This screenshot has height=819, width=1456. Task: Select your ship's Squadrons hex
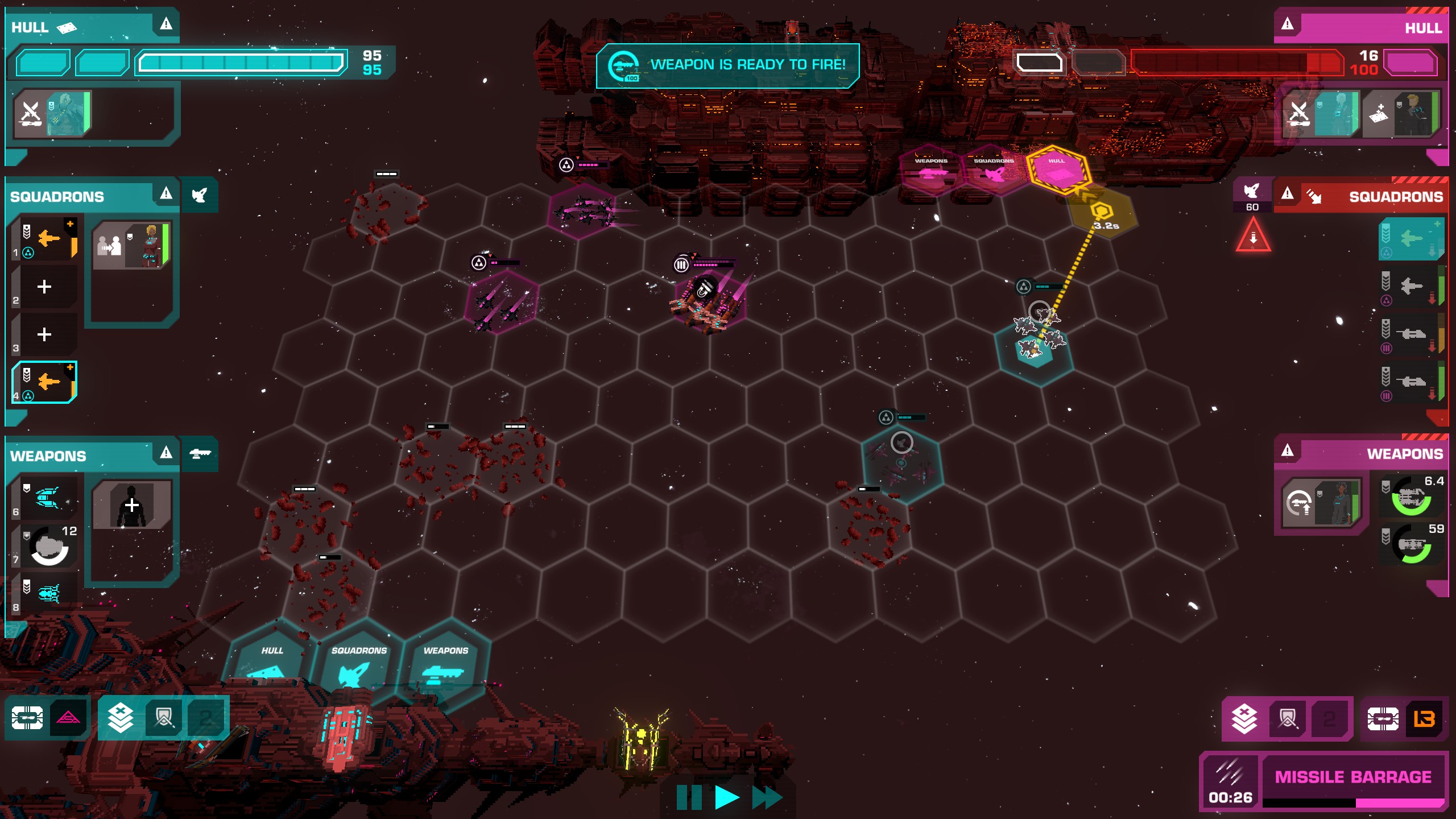[x=358, y=663]
